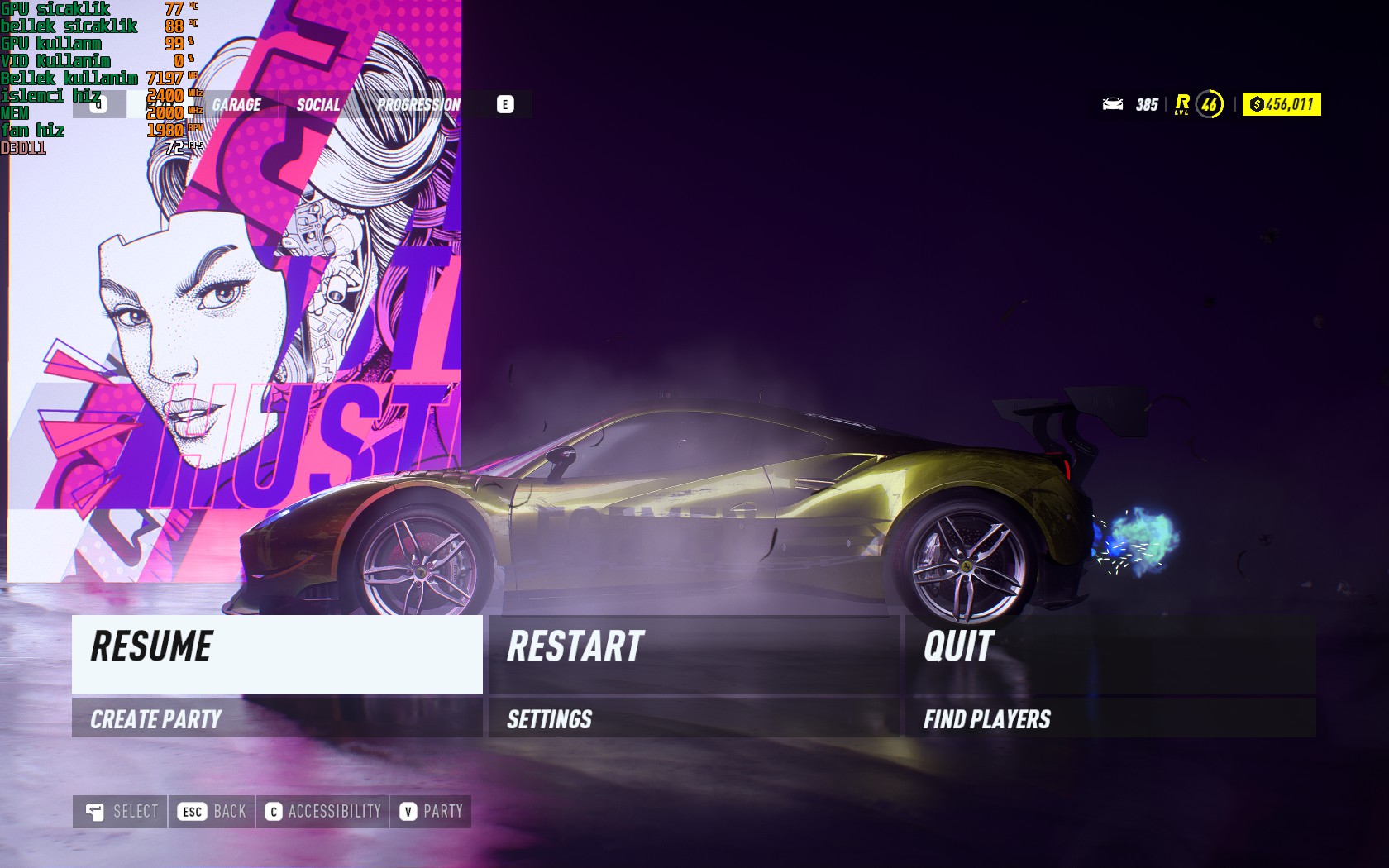The image size is (1389, 868).
Task: Open the Settings menu
Action: (x=693, y=718)
